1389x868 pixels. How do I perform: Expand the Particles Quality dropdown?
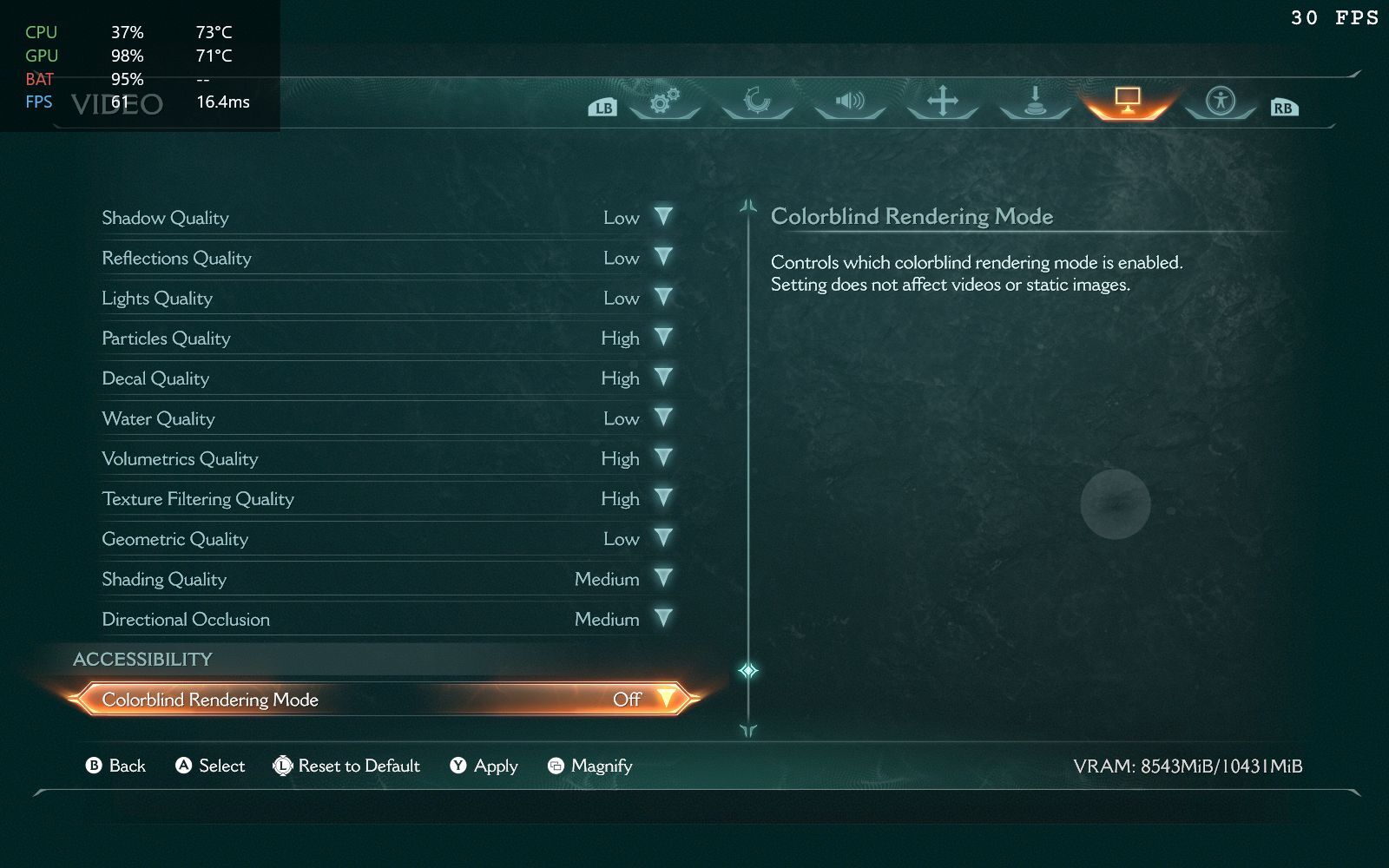click(x=663, y=338)
